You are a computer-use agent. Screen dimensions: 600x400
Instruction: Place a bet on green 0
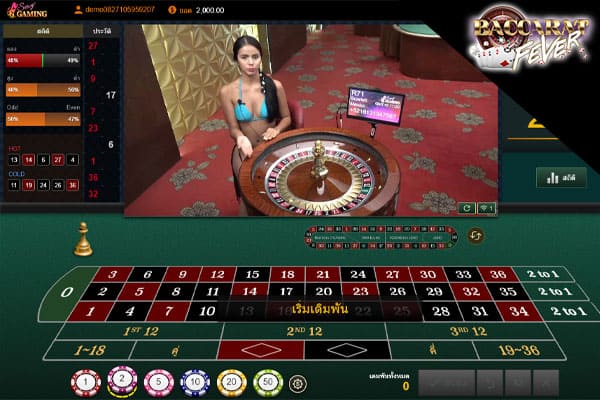(x=67, y=292)
